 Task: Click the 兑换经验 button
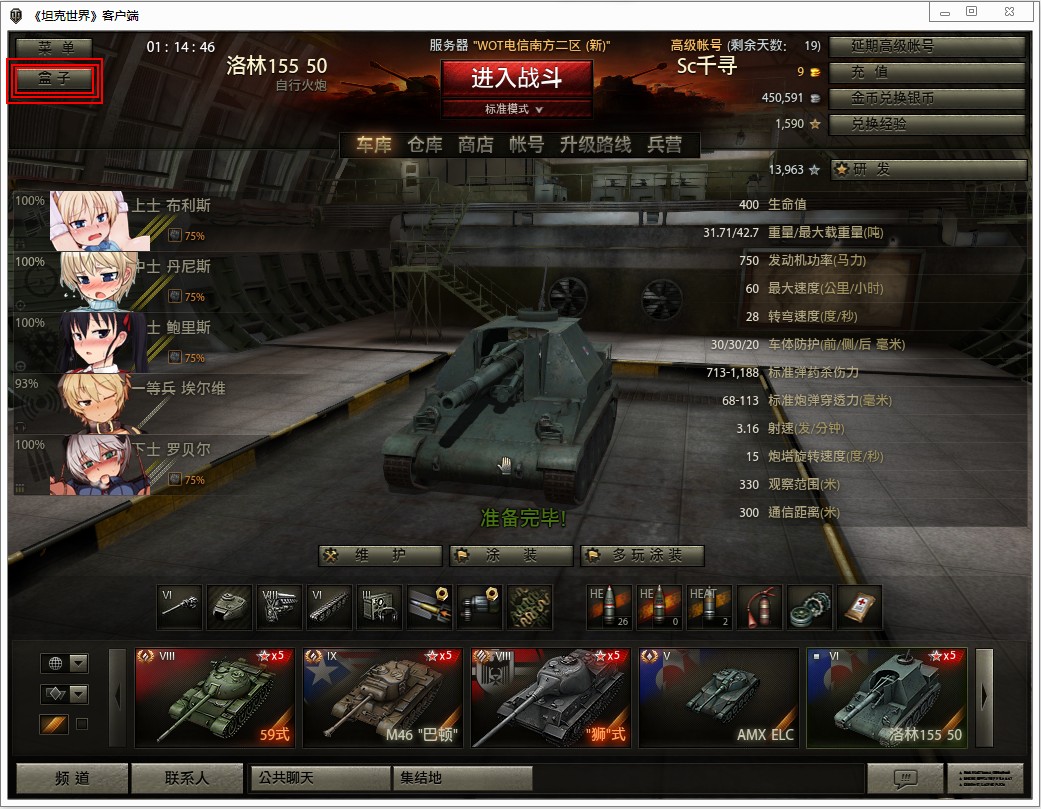pos(927,125)
